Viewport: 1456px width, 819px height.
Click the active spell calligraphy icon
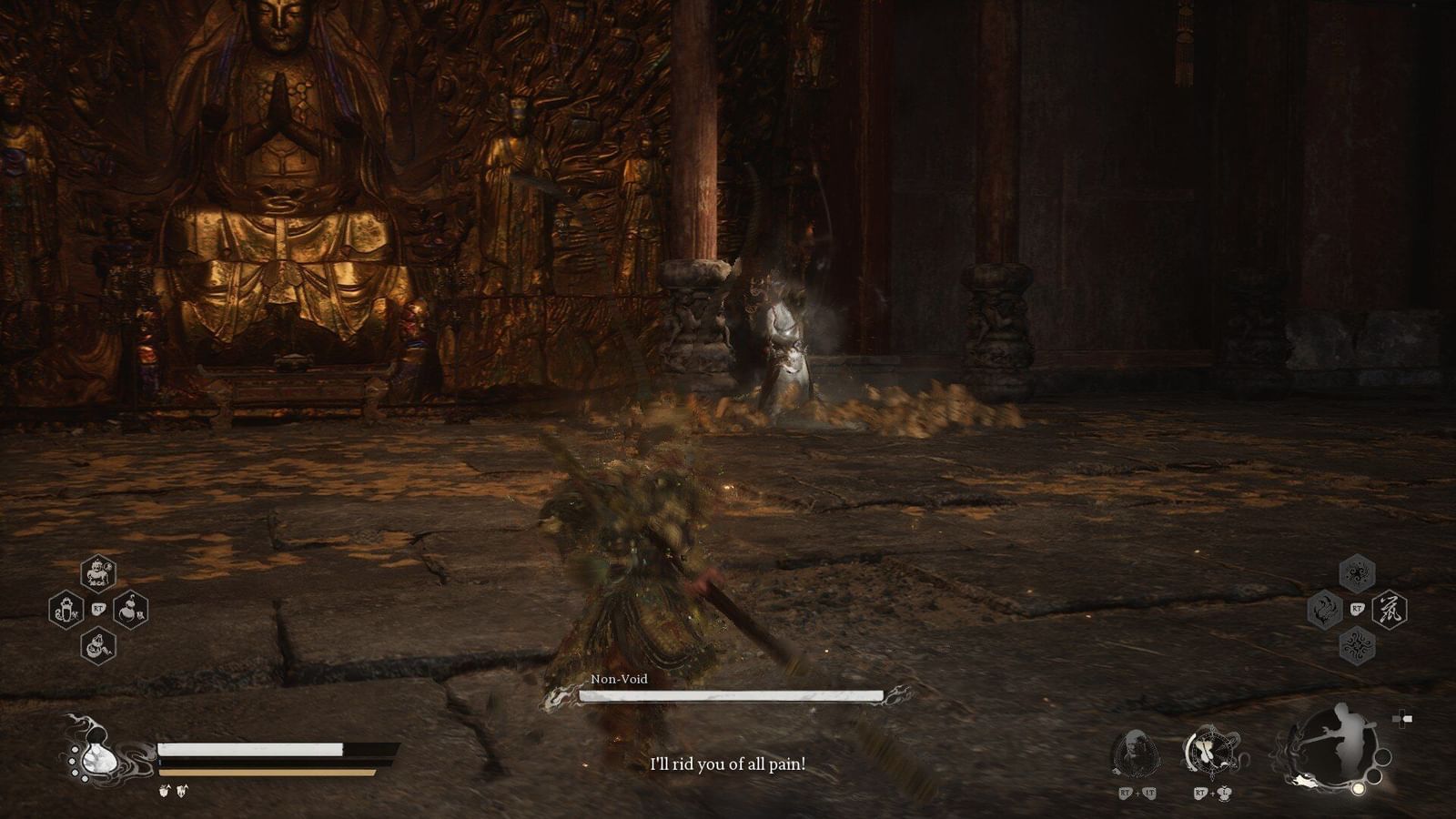pyautogui.click(x=1390, y=608)
